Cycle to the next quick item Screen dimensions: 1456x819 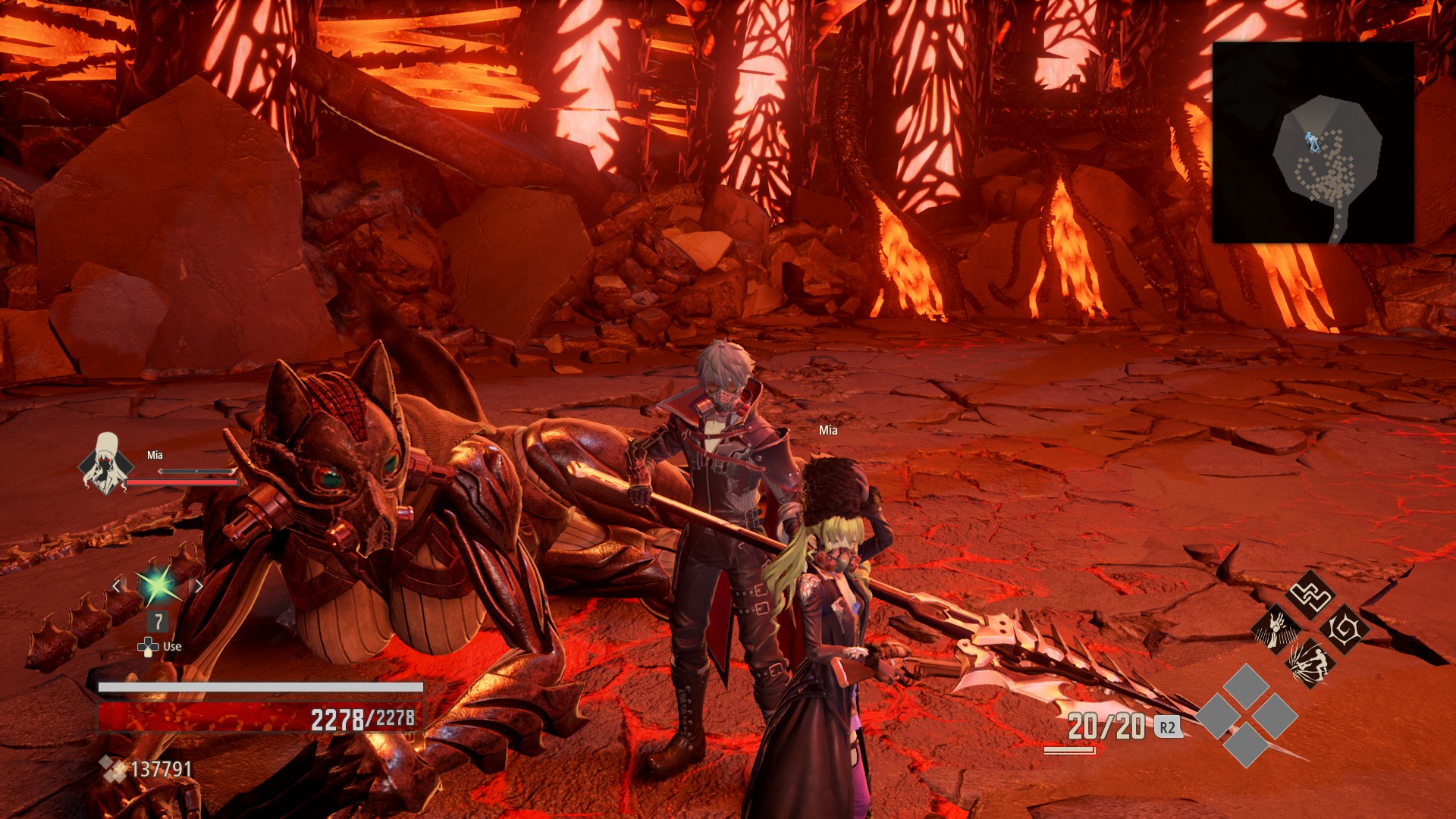[x=199, y=585]
